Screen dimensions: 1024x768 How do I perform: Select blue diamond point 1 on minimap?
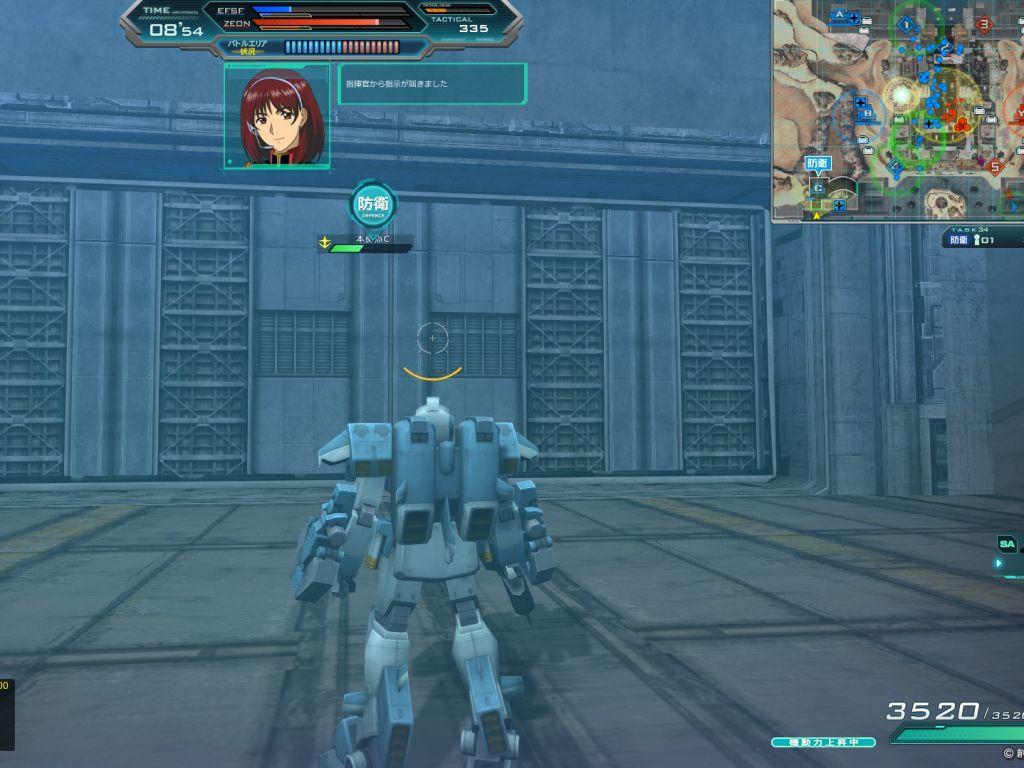[907, 24]
